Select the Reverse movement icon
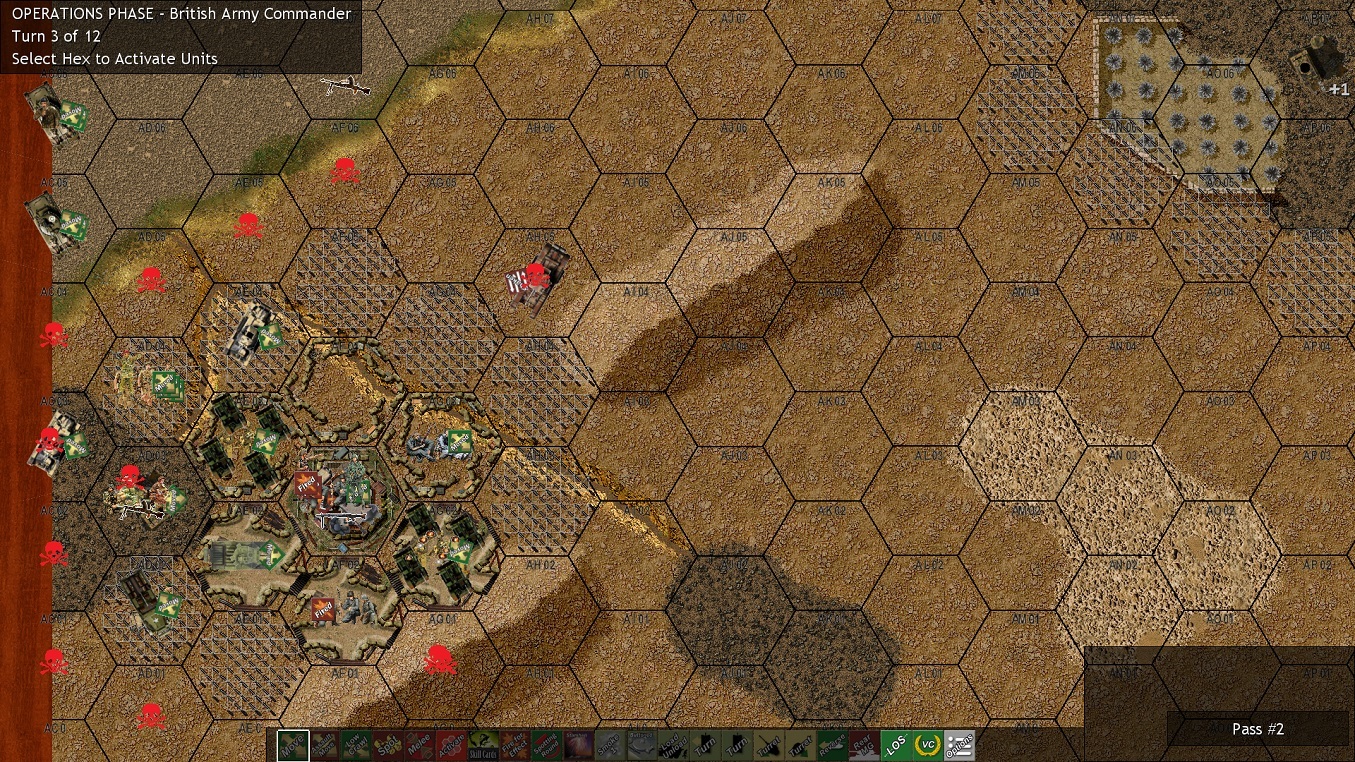This screenshot has height=762, width=1355. [x=834, y=746]
